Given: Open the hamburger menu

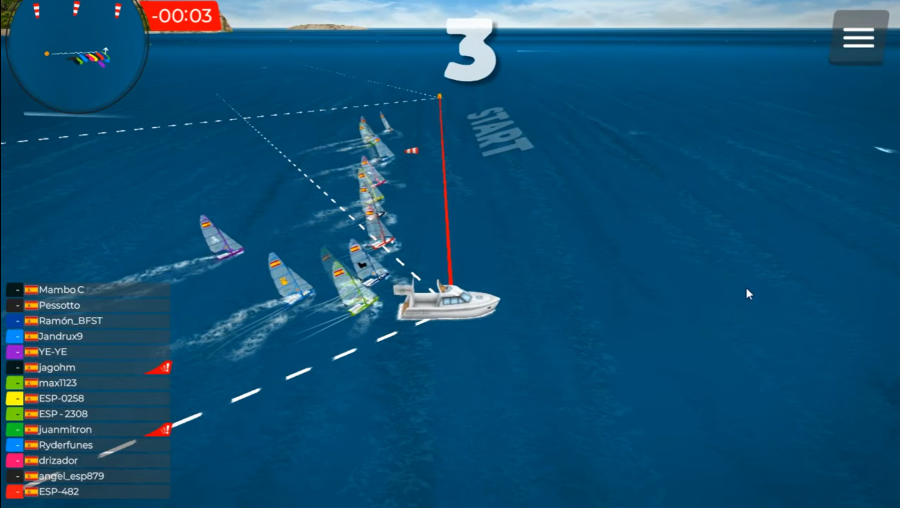Looking at the screenshot, I should tap(858, 38).
